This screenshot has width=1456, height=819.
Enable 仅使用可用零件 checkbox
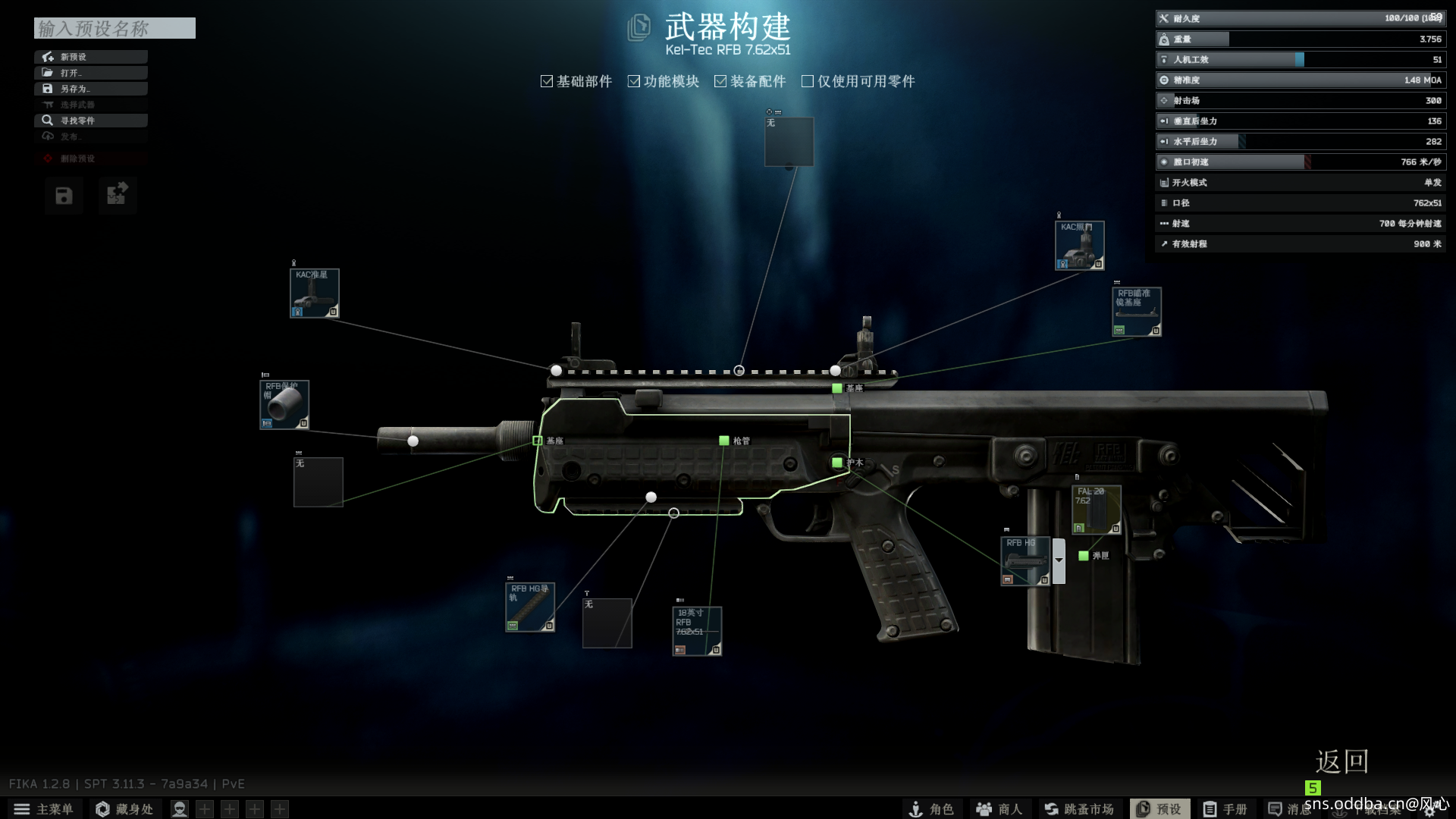[808, 81]
